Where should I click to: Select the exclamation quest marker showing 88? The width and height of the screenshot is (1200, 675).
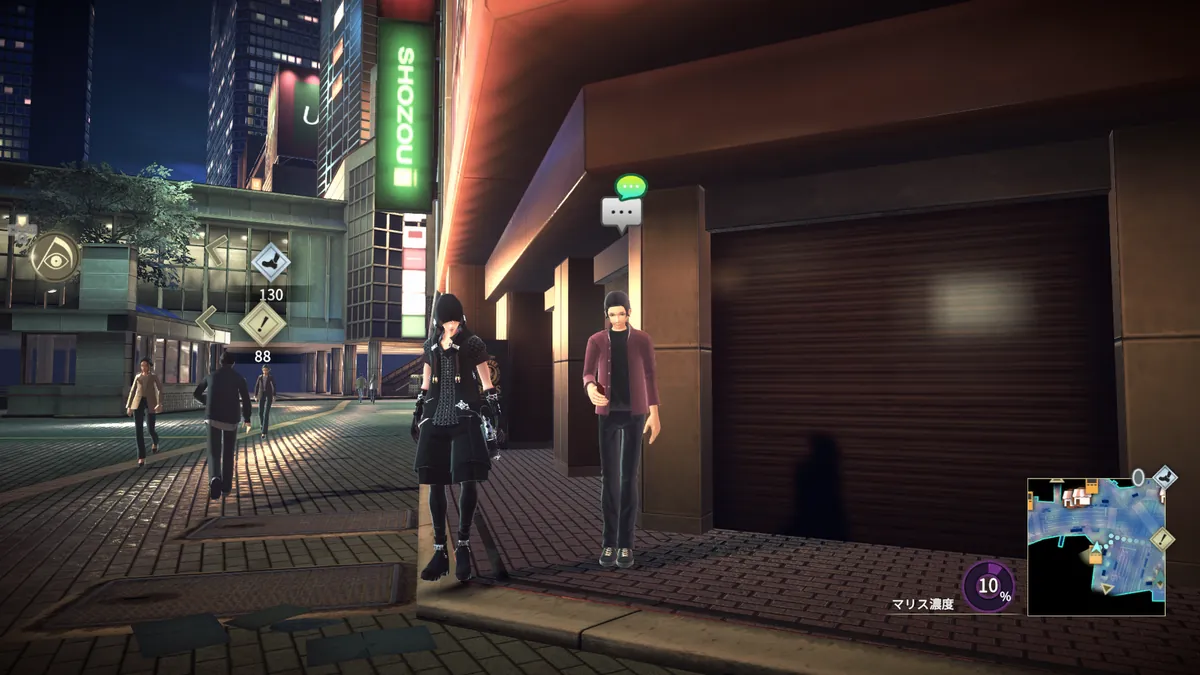[263, 324]
